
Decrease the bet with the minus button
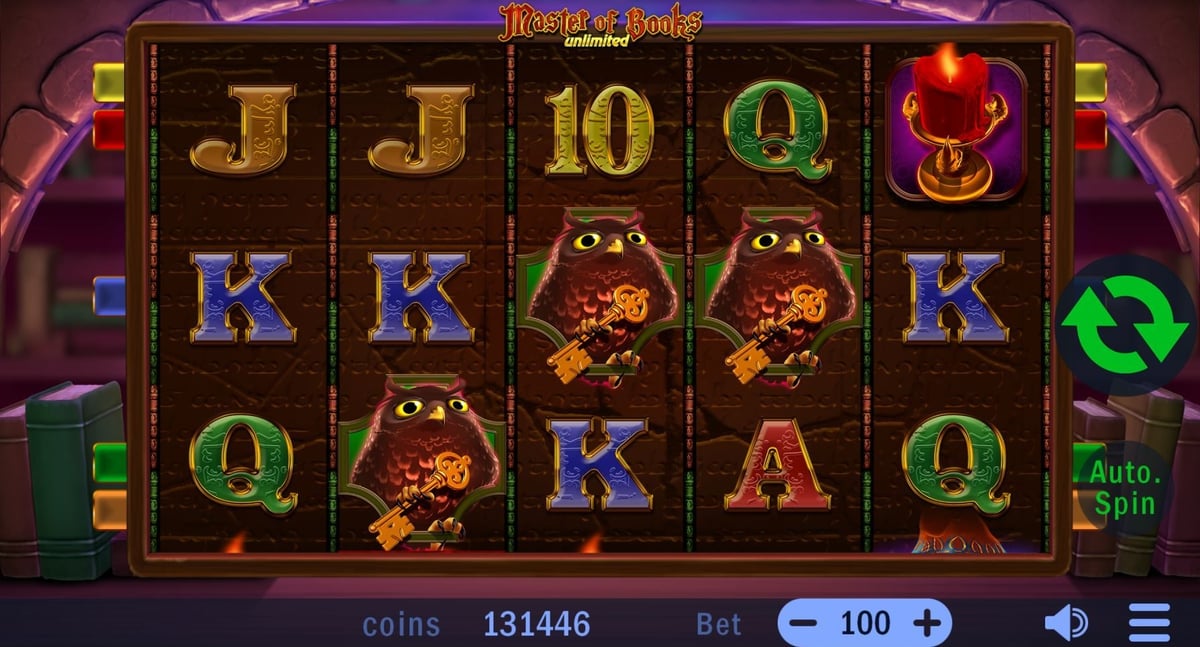(804, 624)
